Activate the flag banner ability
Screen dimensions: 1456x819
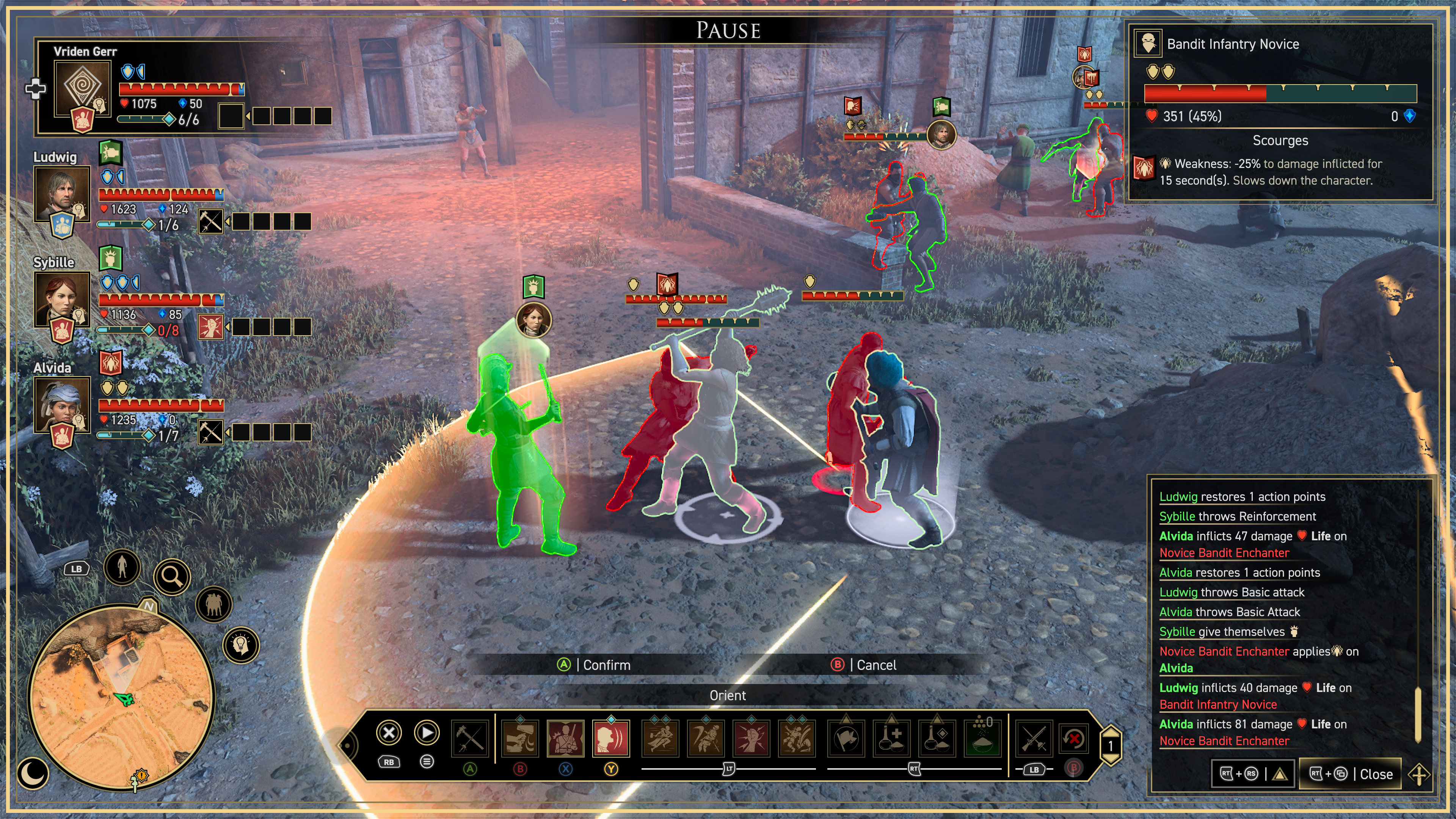pos(846,738)
